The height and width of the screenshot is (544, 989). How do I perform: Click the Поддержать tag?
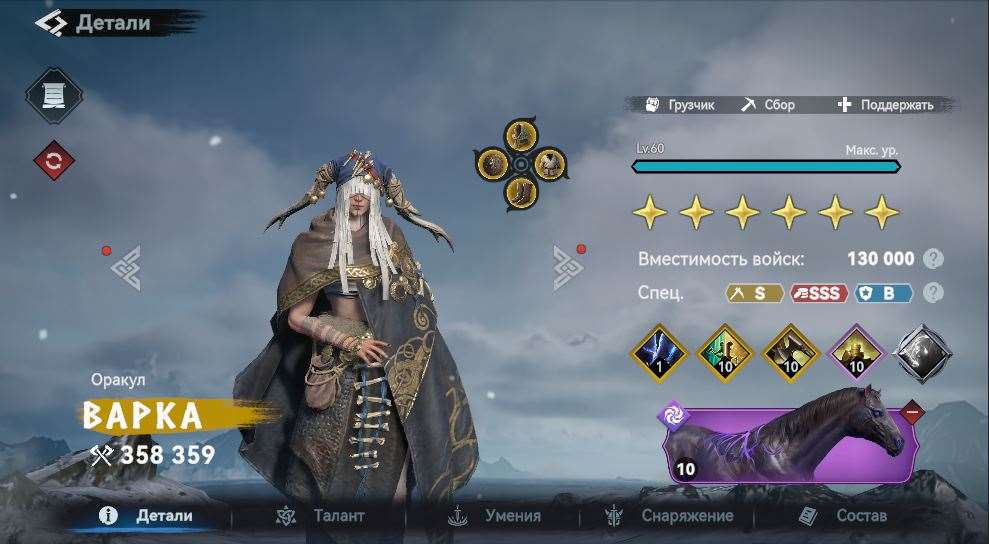point(885,104)
